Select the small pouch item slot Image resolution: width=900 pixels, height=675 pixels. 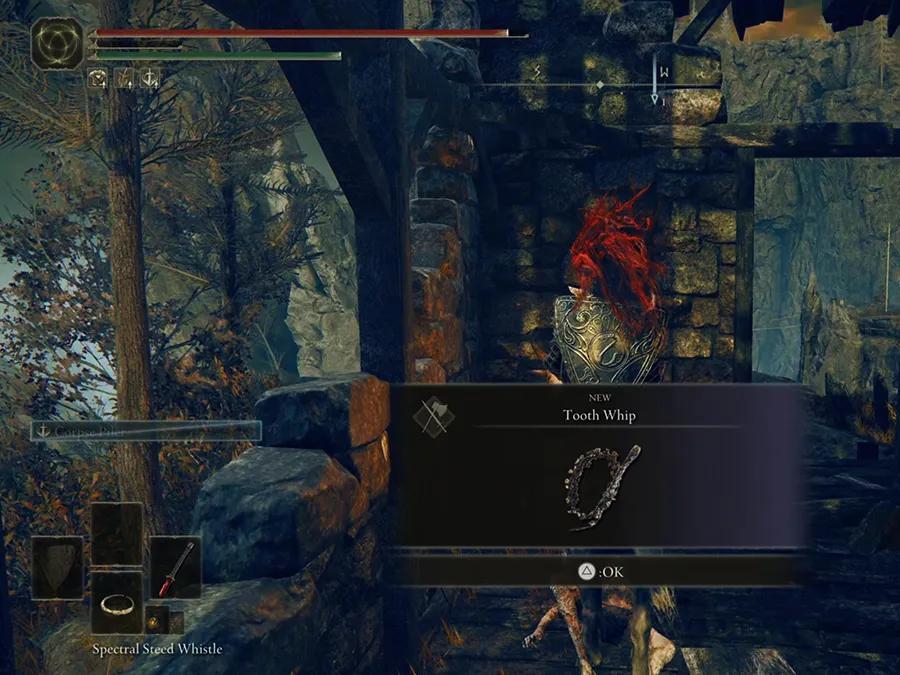155,618
